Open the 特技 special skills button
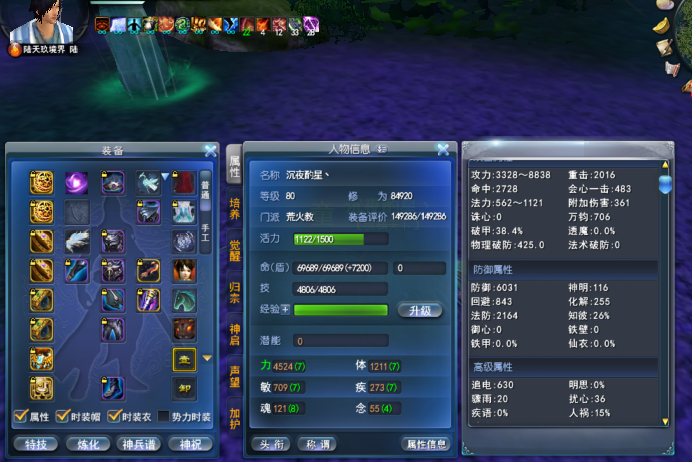This screenshot has width=692, height=462. point(33,443)
